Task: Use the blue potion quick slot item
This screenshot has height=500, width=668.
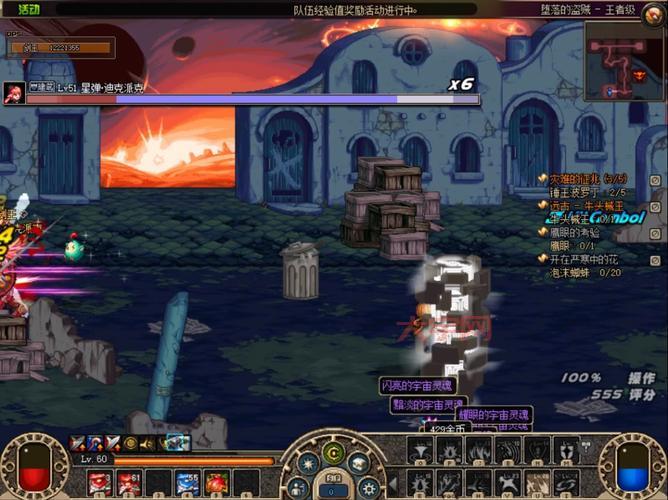Action: coord(186,483)
